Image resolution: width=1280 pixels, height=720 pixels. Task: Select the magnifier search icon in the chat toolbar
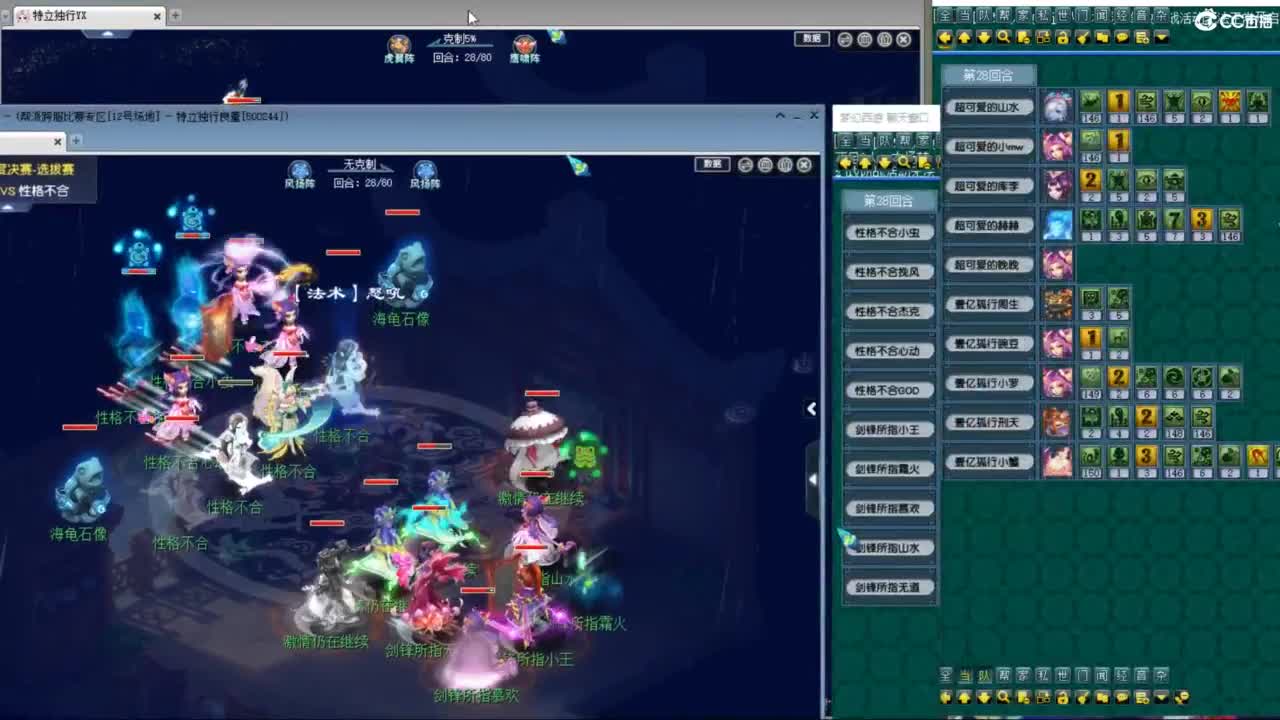point(1002,39)
